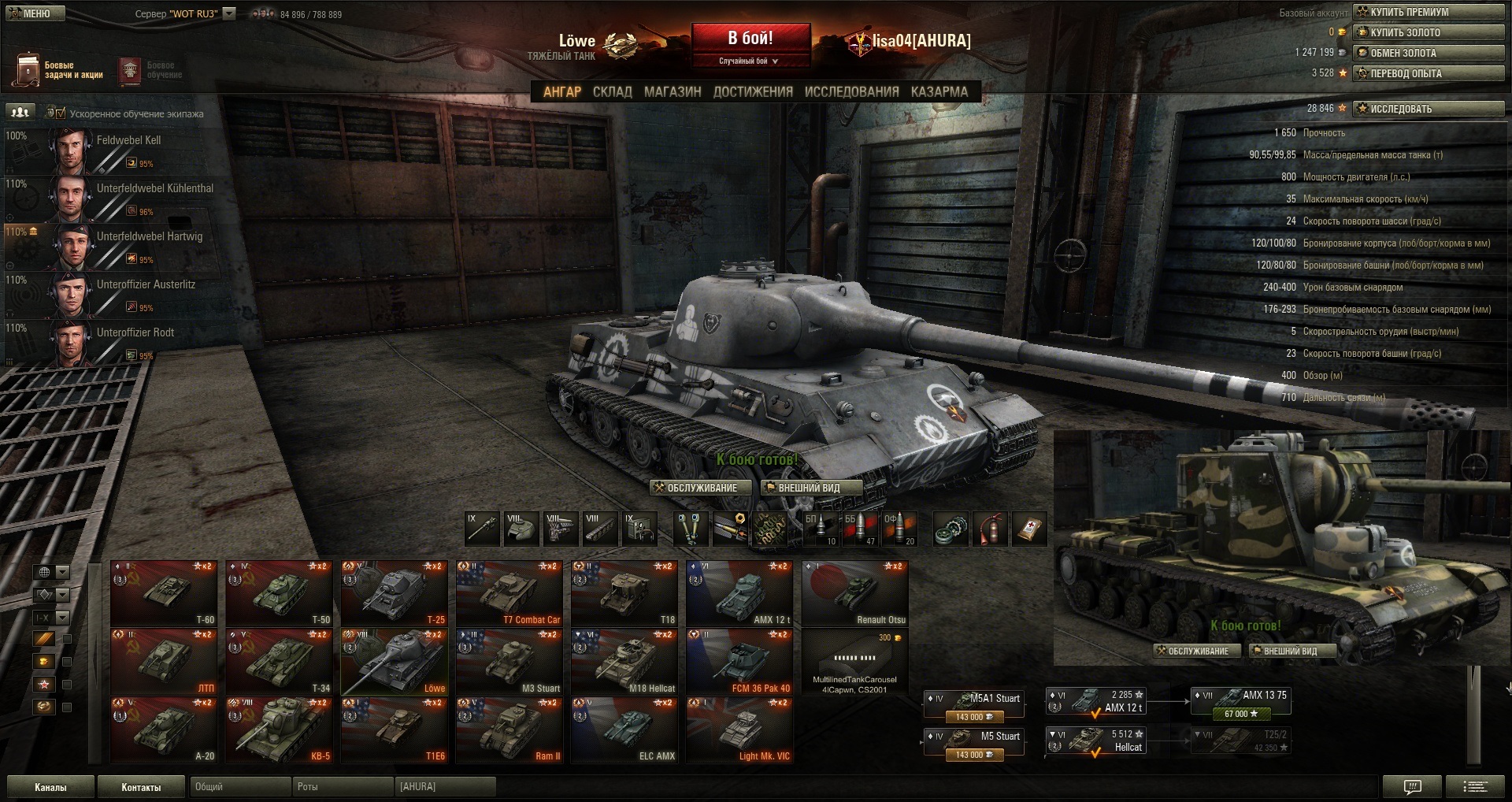This screenshot has width=1512, height=802.
Task: Click the КУПИТЬ ПРЕМИУМ button
Action: [1428, 12]
